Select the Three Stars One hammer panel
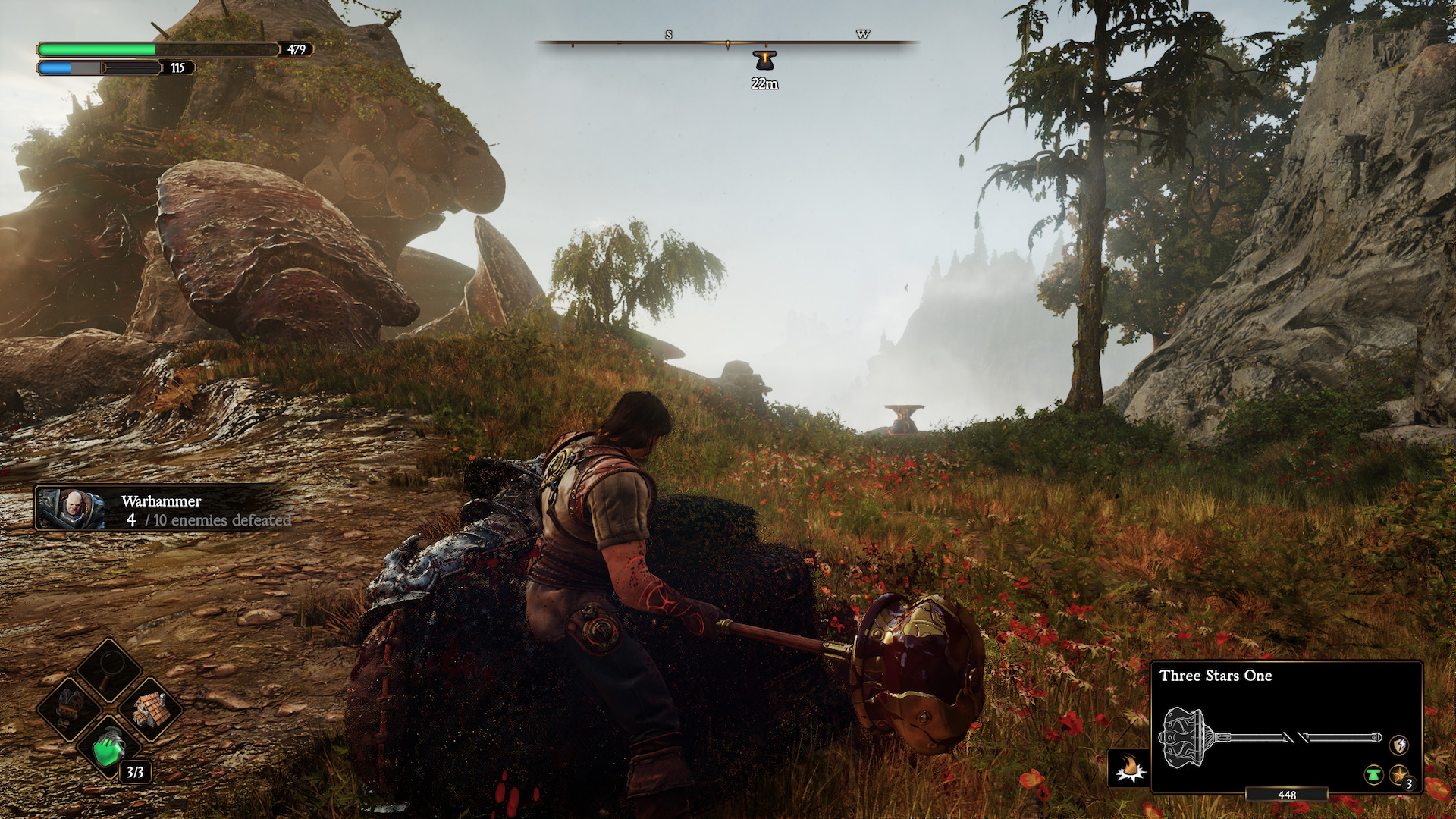 pos(1286,726)
